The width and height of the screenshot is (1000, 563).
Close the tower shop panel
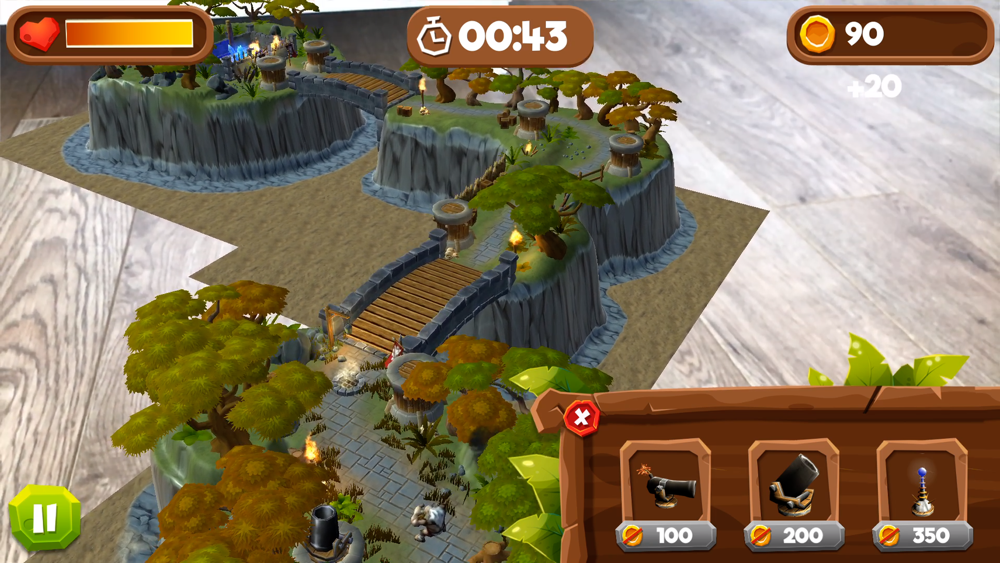[x=581, y=417]
